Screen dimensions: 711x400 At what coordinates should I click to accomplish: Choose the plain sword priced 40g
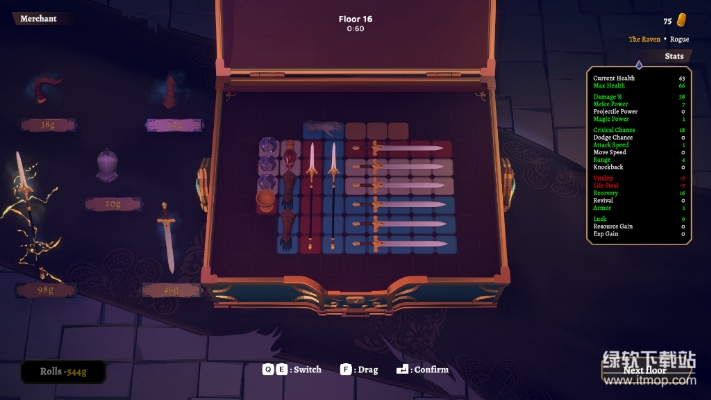pos(166,238)
